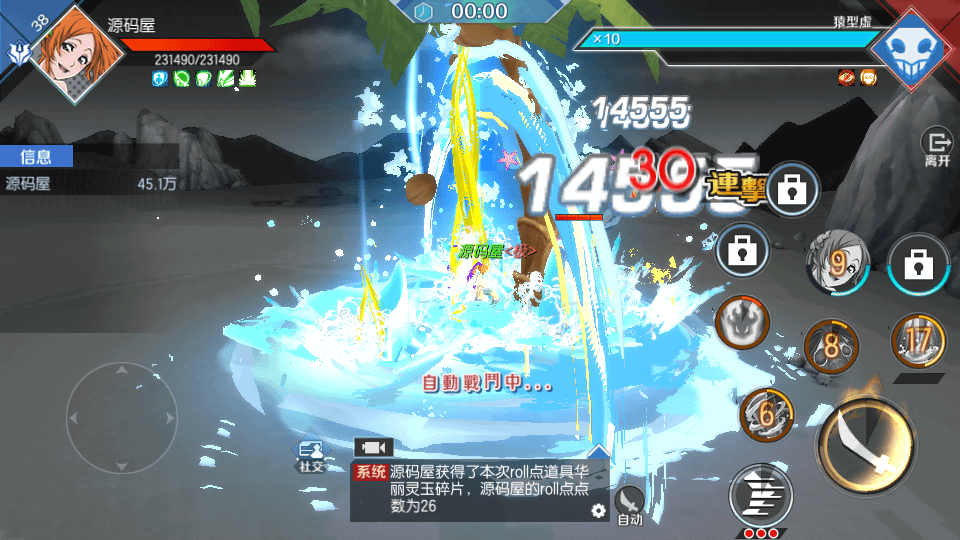This screenshot has height=540, width=960.
Task: Click the video camera icon above chat
Action: click(374, 447)
